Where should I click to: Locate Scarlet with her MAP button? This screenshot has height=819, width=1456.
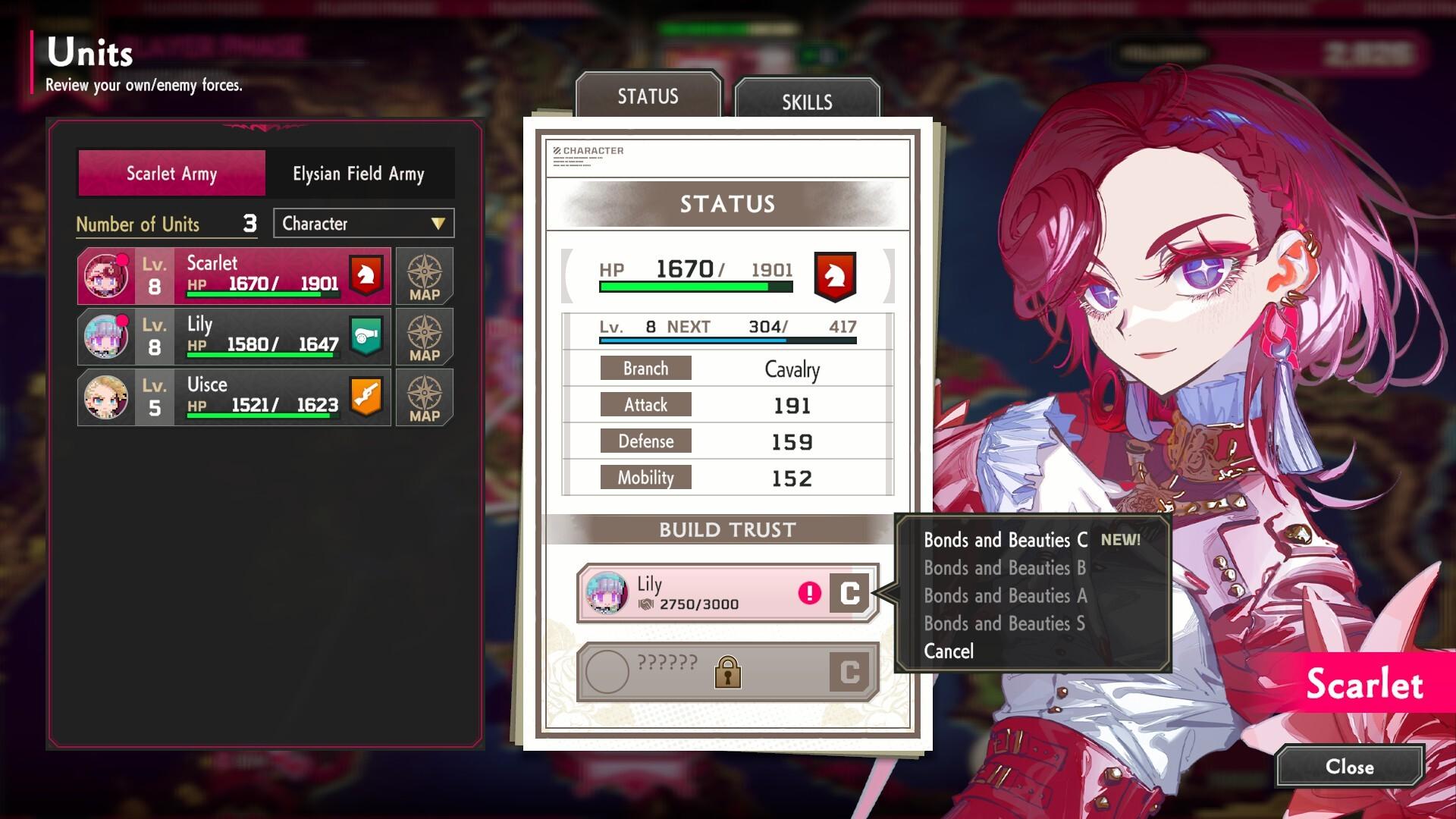click(425, 276)
